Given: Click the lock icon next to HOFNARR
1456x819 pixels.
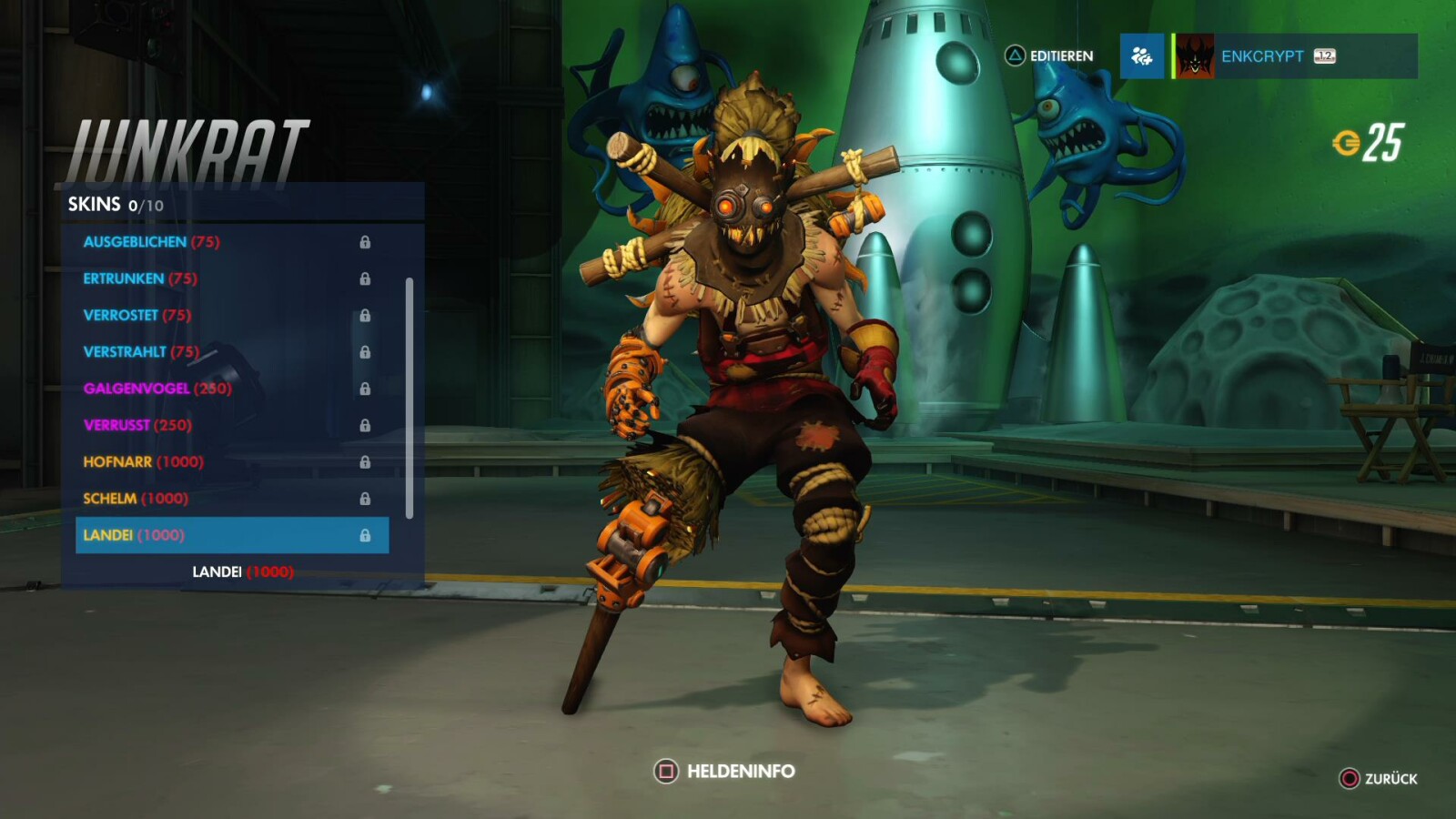Looking at the screenshot, I should pyautogui.click(x=368, y=462).
